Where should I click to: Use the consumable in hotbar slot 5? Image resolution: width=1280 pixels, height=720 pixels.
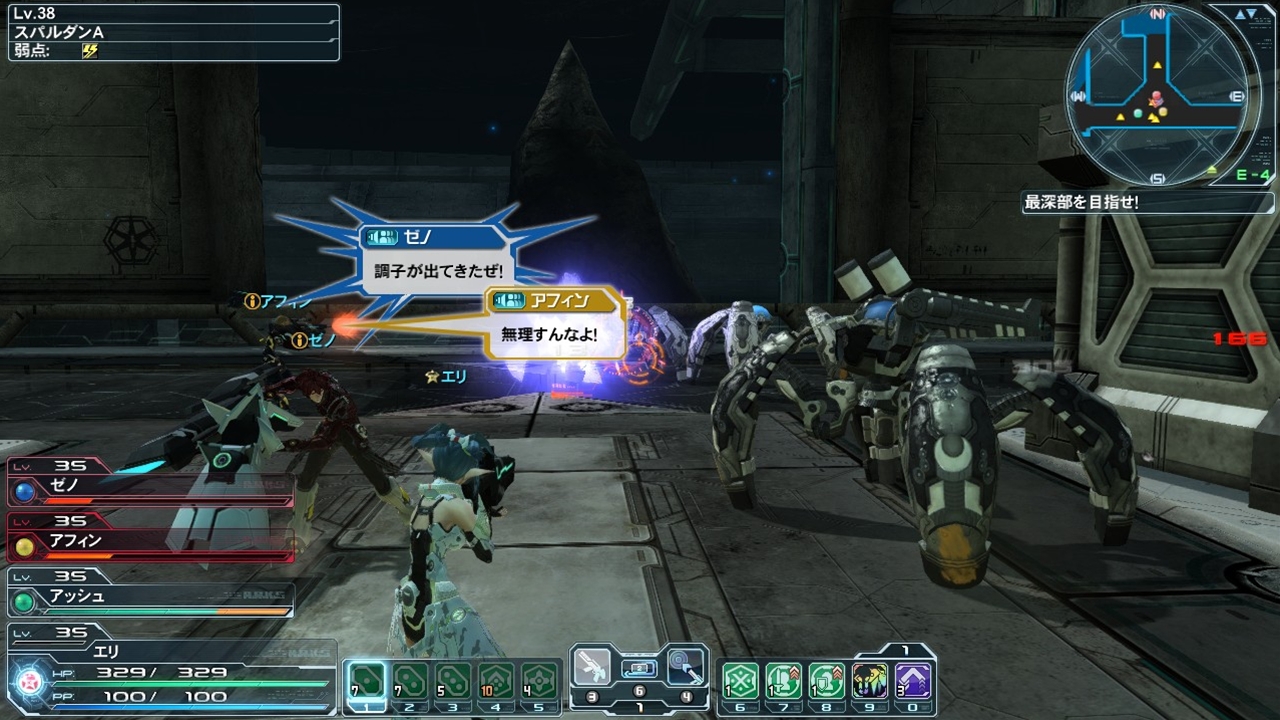[x=540, y=681]
